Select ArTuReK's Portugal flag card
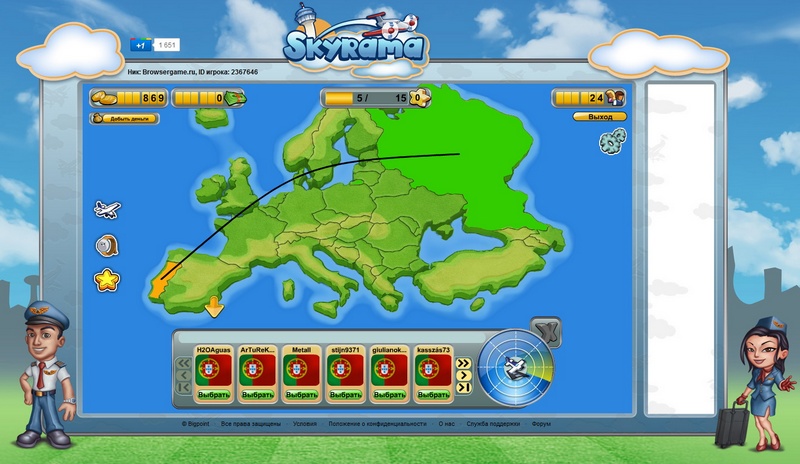 (257, 369)
